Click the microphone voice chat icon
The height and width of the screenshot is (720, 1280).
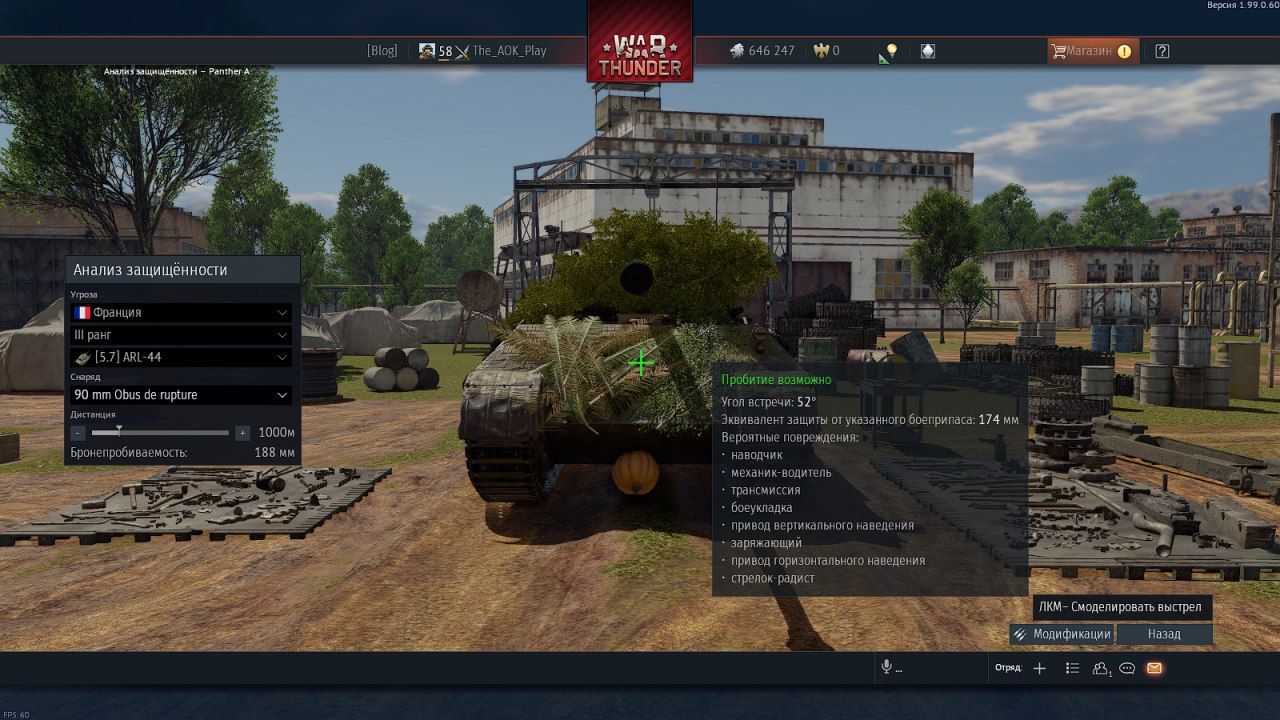coord(886,668)
